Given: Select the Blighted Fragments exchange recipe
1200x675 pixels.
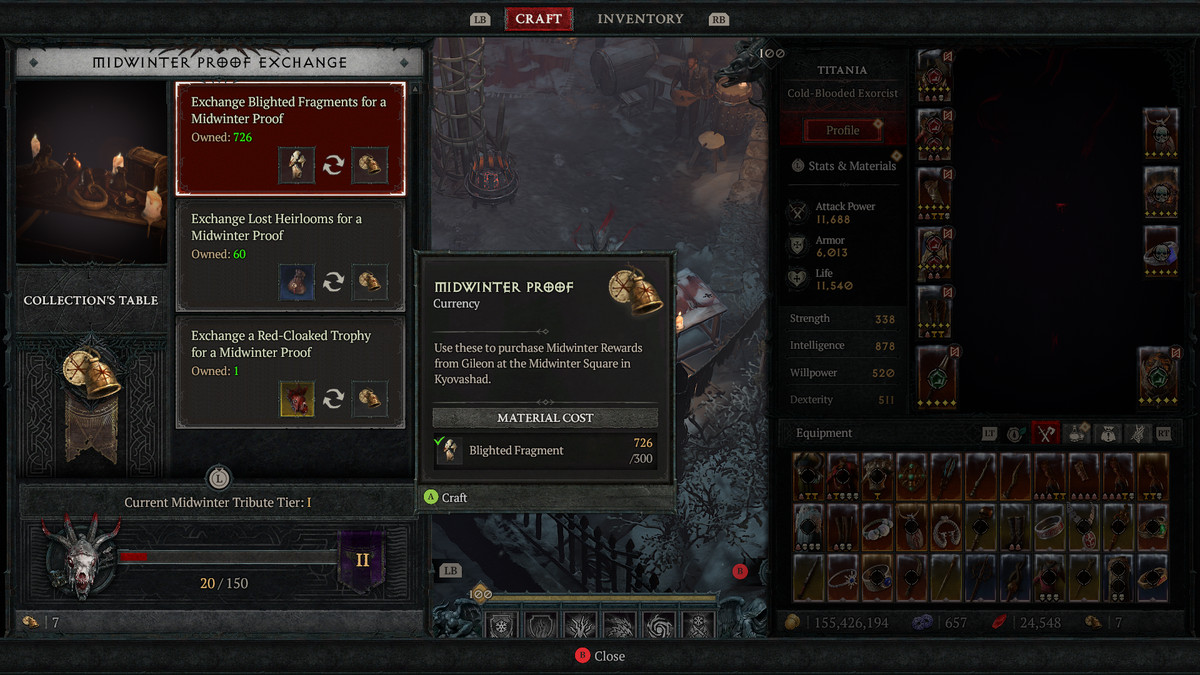Looking at the screenshot, I should (x=290, y=138).
